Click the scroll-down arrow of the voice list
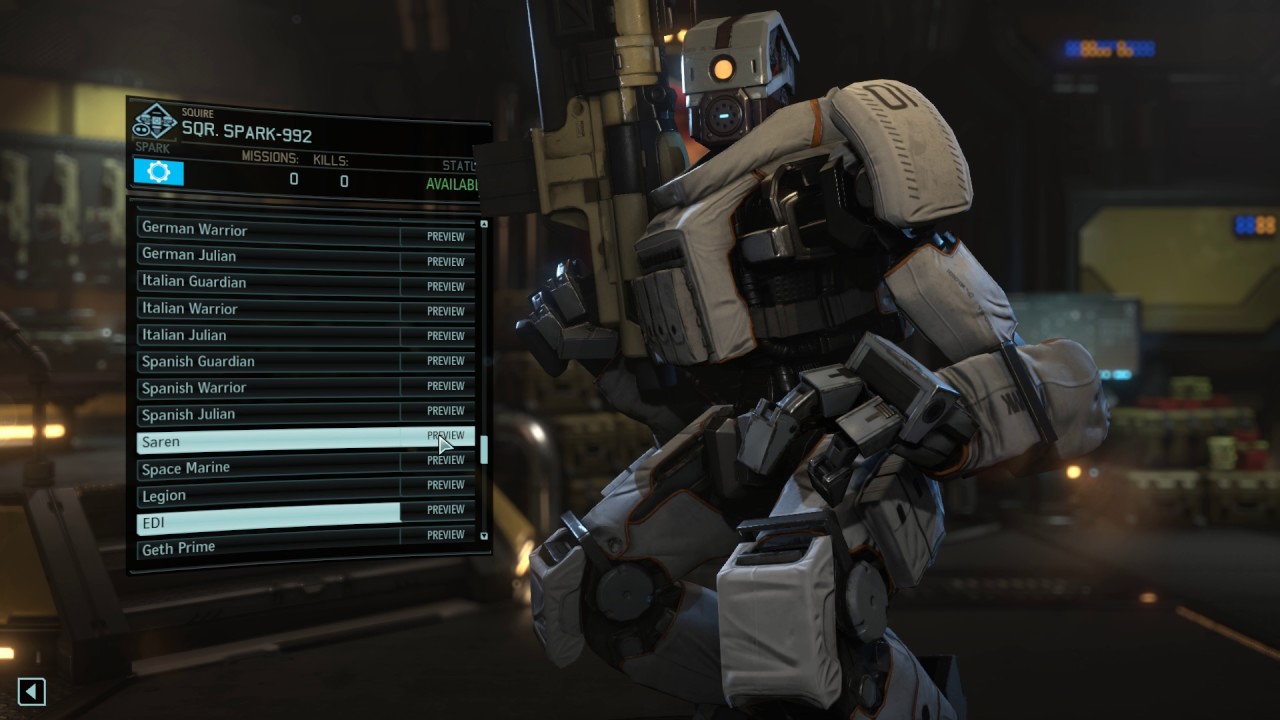Viewport: 1280px width, 720px height. pyautogui.click(x=484, y=536)
